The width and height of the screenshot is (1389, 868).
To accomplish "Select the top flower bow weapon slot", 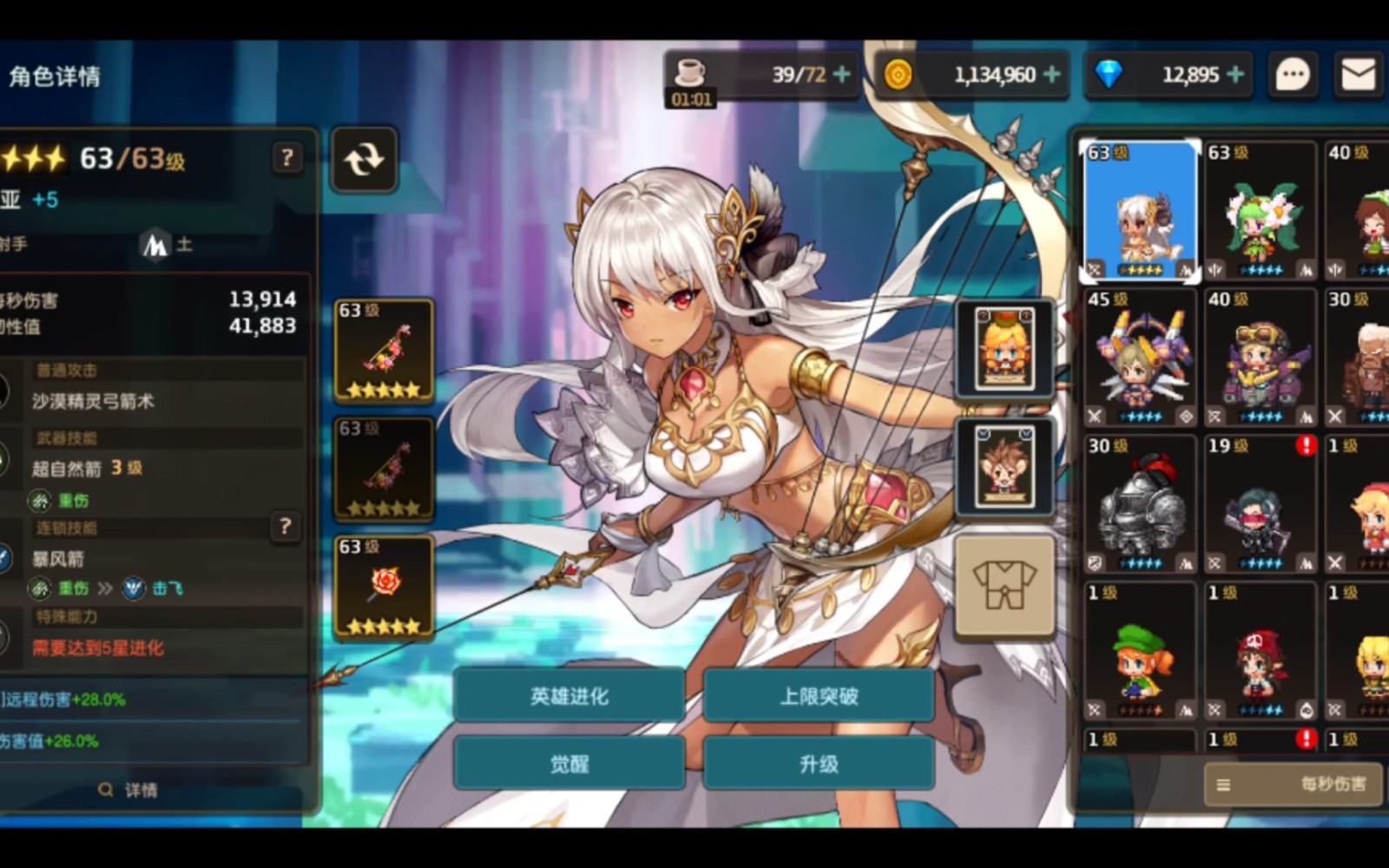I will point(384,351).
